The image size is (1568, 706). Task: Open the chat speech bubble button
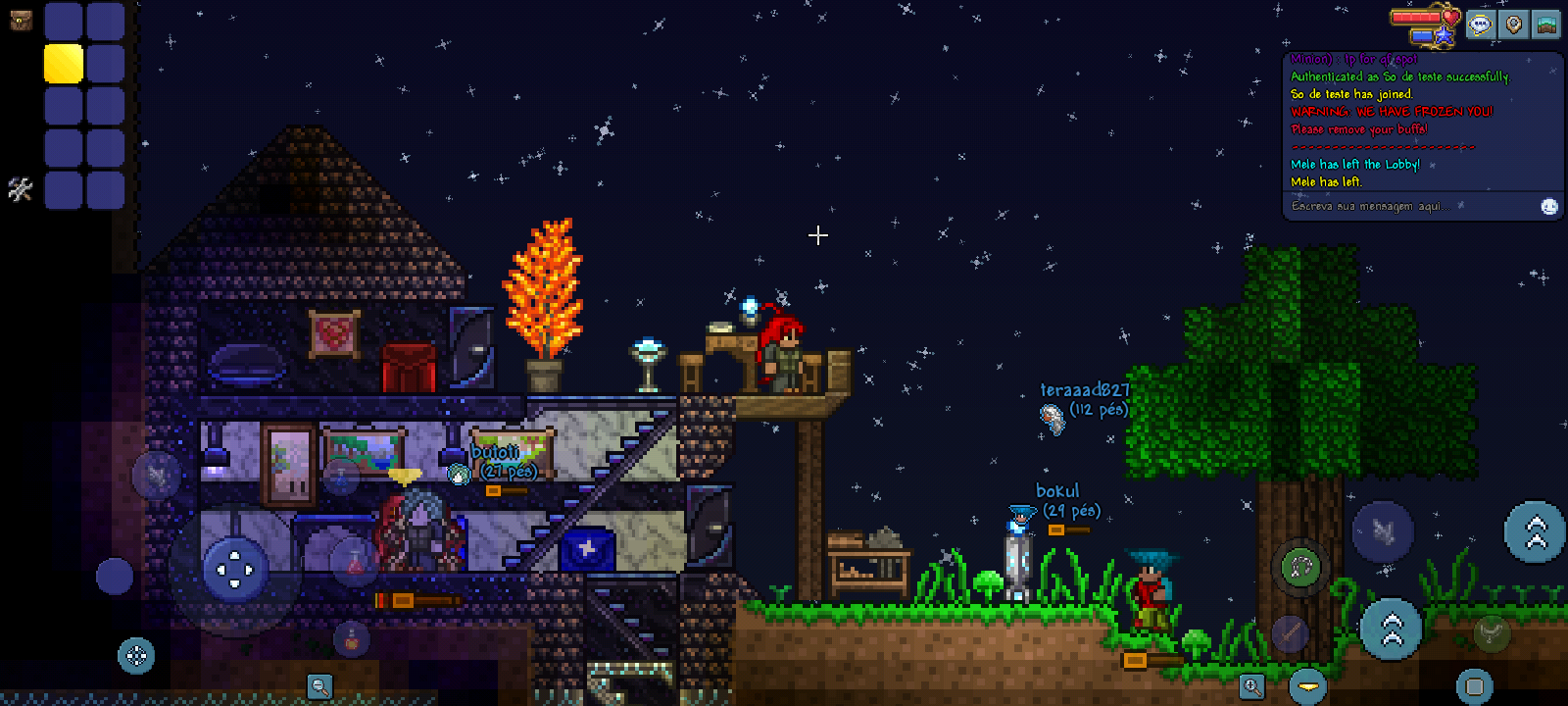coord(1480,25)
